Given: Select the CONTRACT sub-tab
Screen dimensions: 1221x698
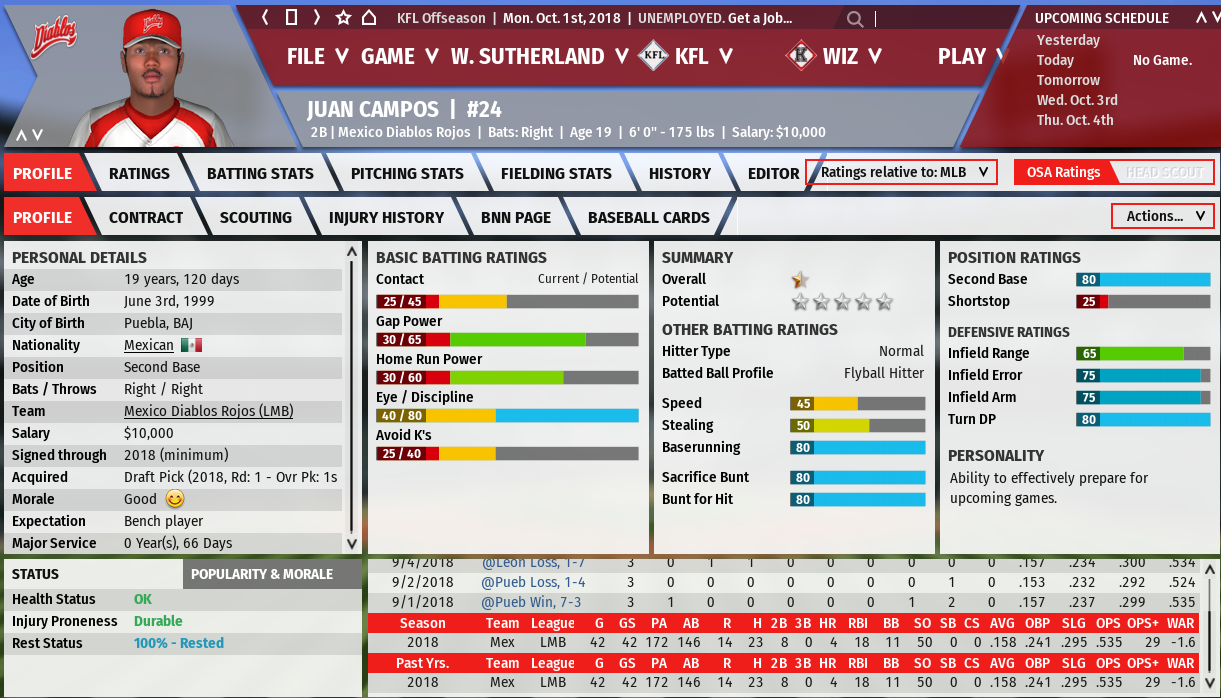Looking at the screenshot, I should 146,217.
